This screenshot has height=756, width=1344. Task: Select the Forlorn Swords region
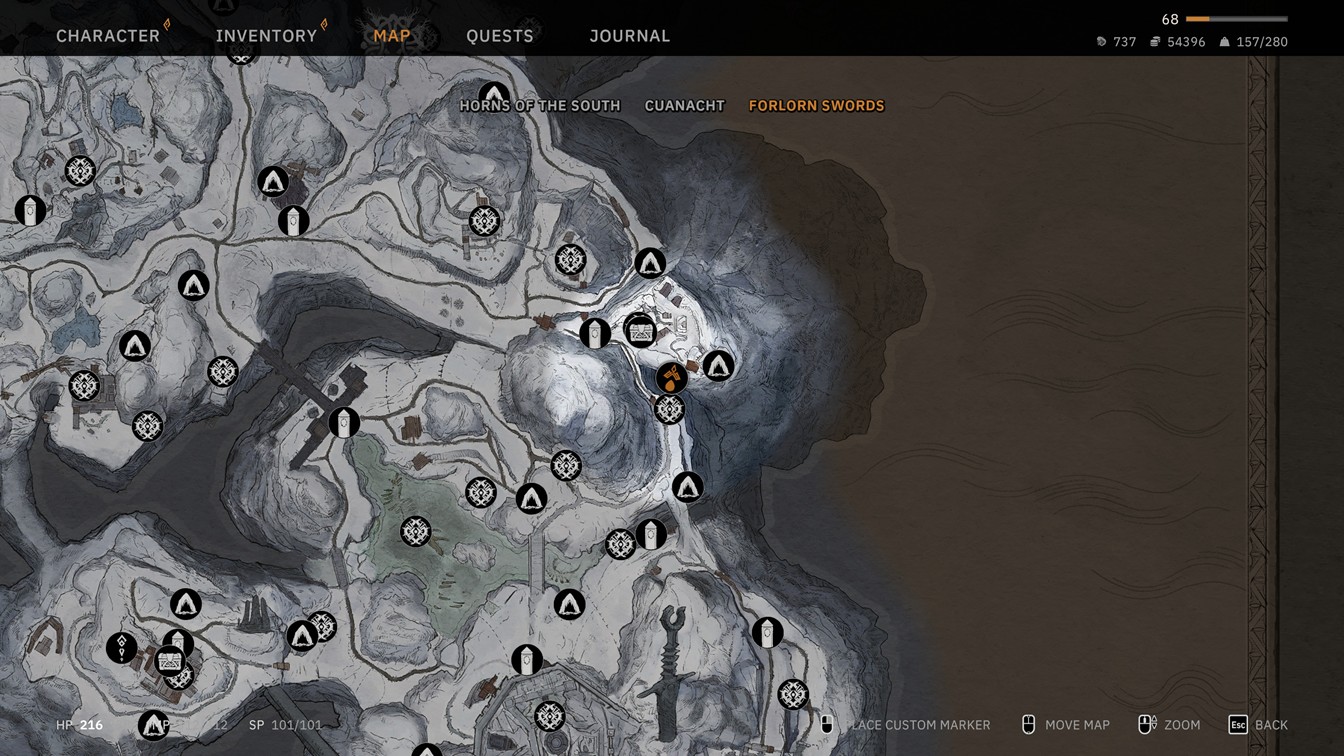pyautogui.click(x=817, y=106)
